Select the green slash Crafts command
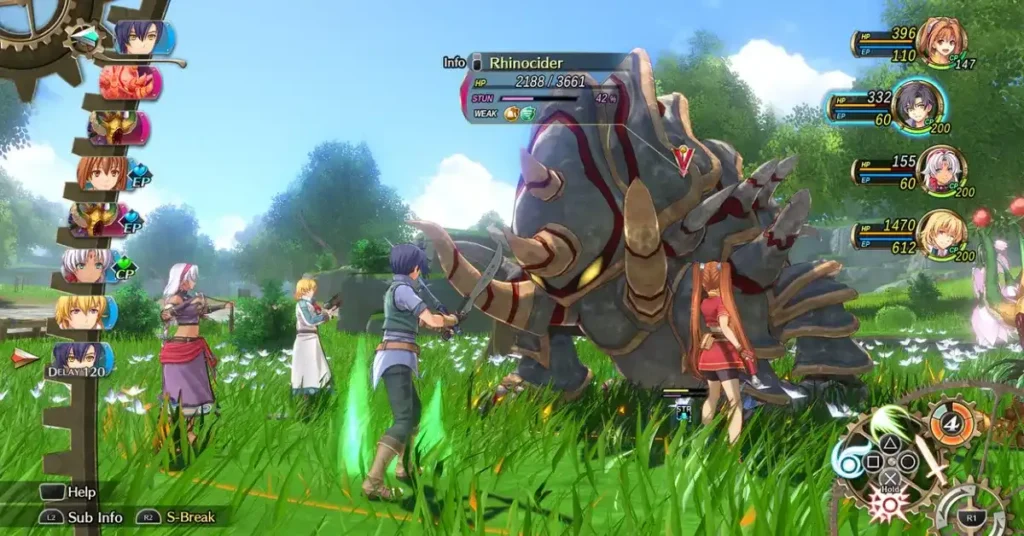 coord(888,420)
